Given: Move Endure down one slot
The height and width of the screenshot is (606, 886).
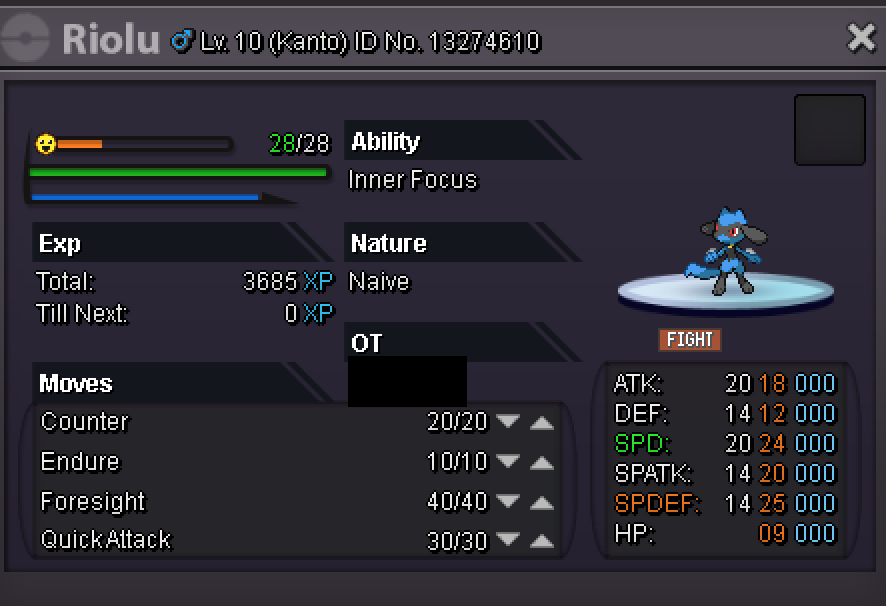Looking at the screenshot, I should point(508,462).
